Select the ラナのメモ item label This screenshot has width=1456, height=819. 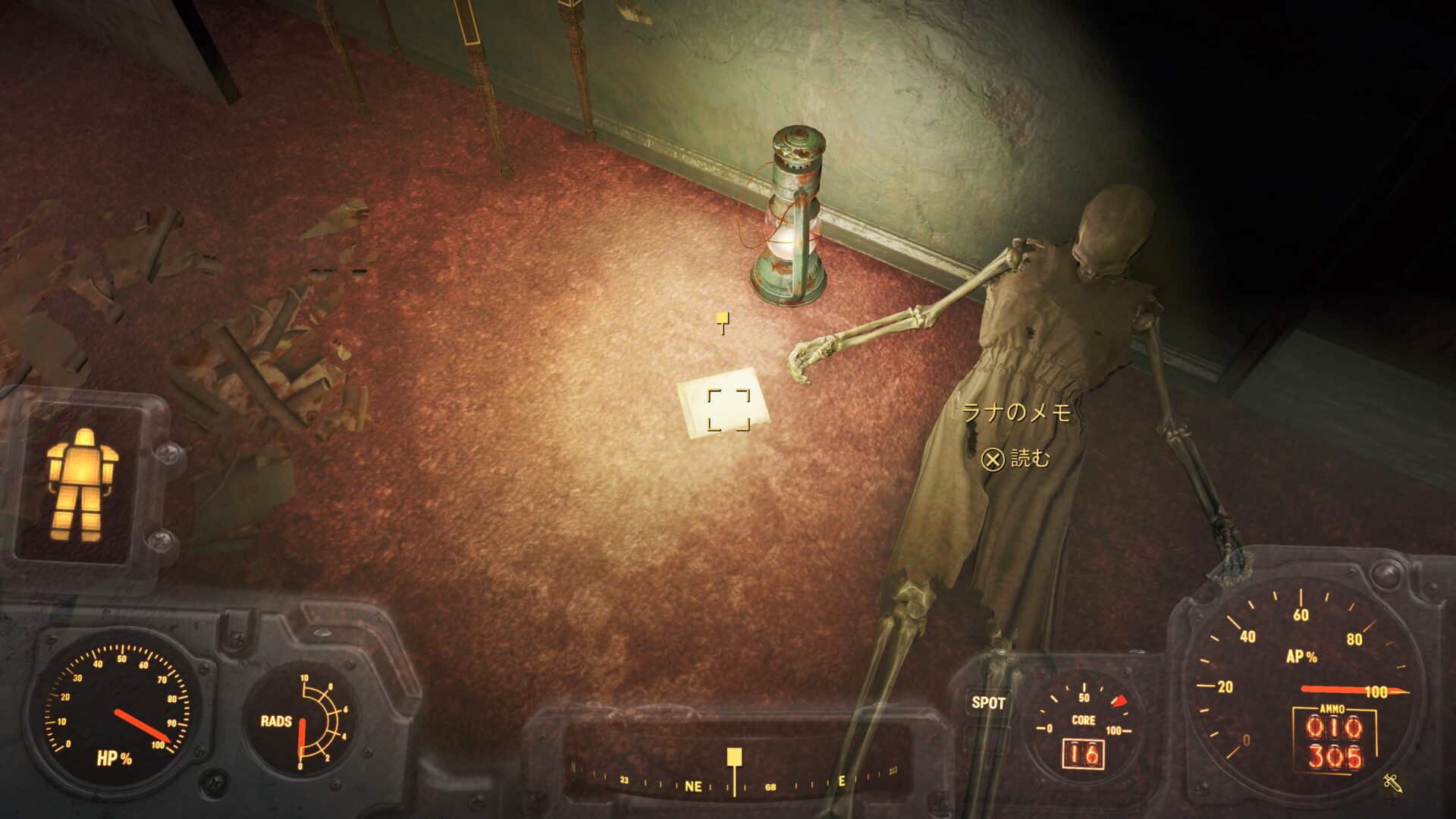(1016, 413)
